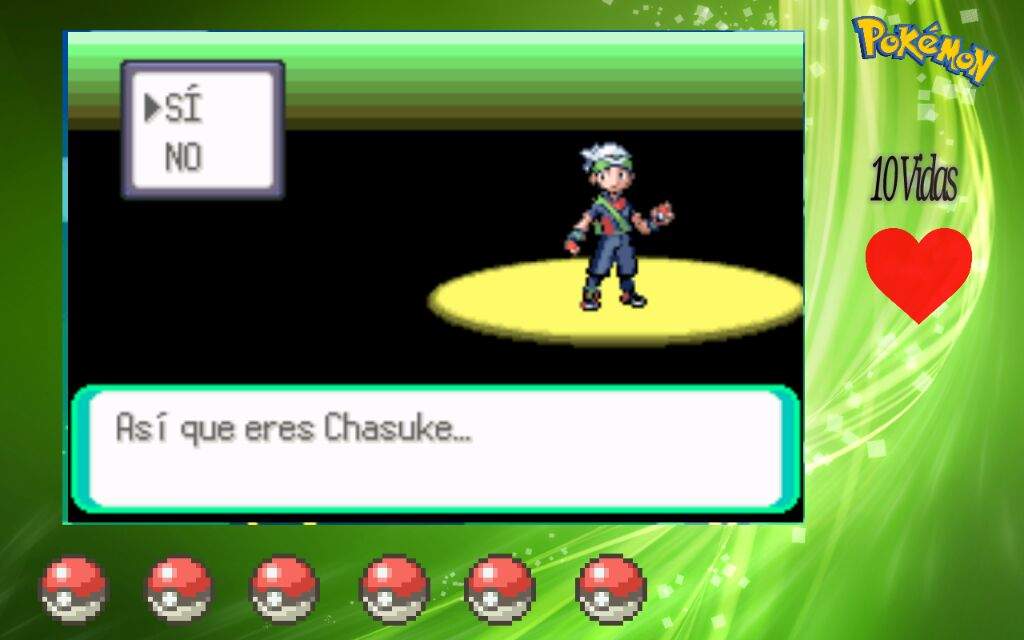1024x640 pixels.
Task: Choose SÍ to confirm the name
Action: coord(182,108)
